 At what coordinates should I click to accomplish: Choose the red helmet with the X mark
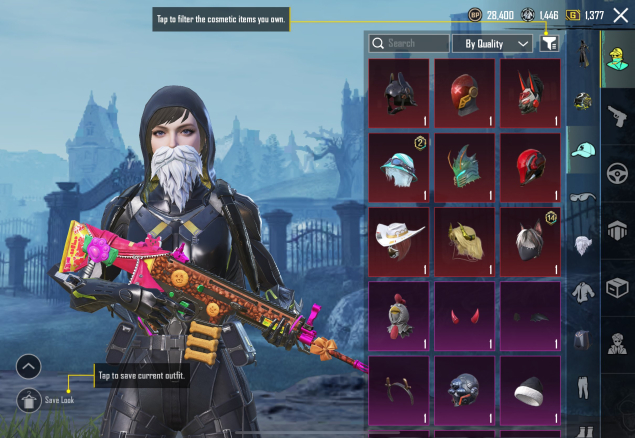point(465,93)
